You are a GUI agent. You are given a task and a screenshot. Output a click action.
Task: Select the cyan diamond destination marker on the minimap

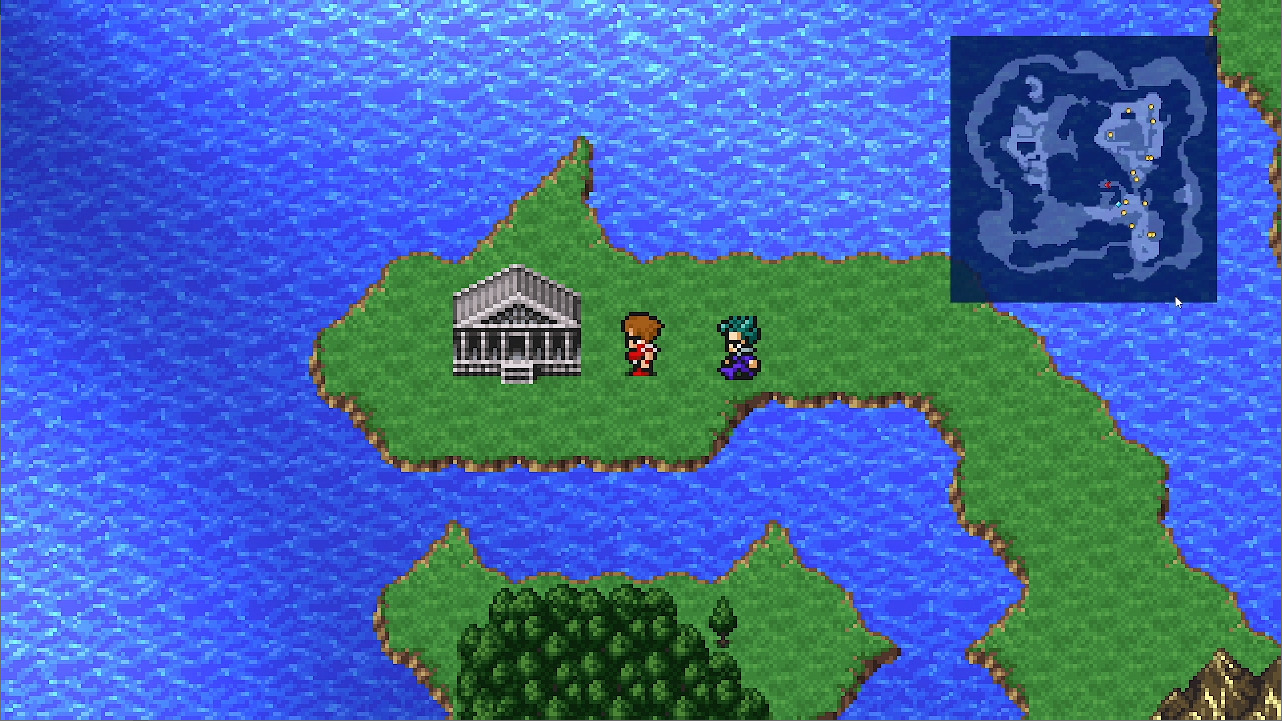[x=1118, y=204]
